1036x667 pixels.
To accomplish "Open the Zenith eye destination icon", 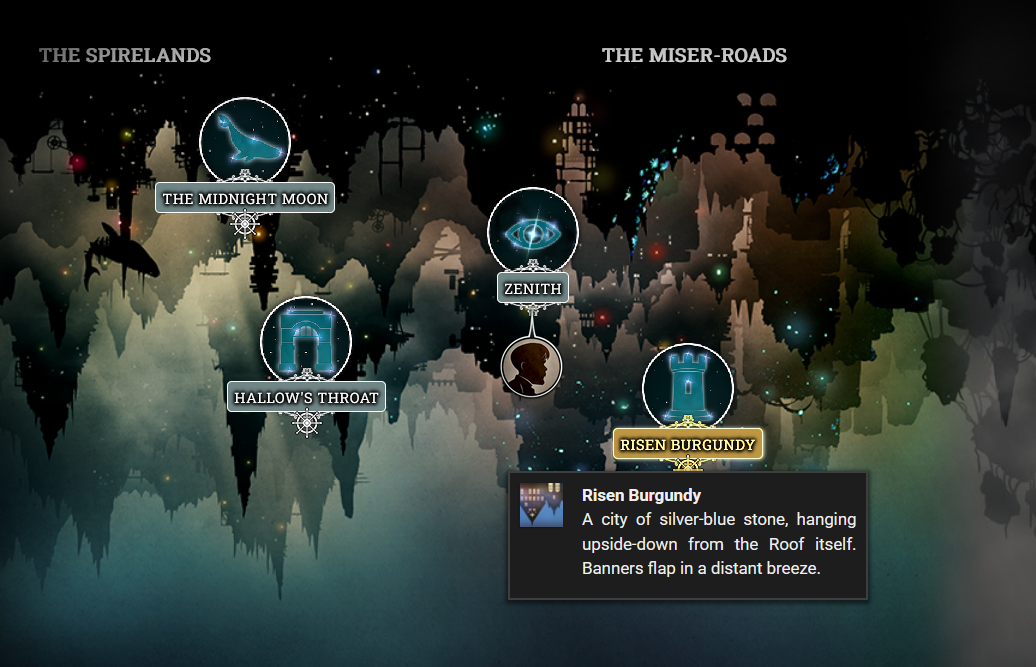I will [x=532, y=232].
